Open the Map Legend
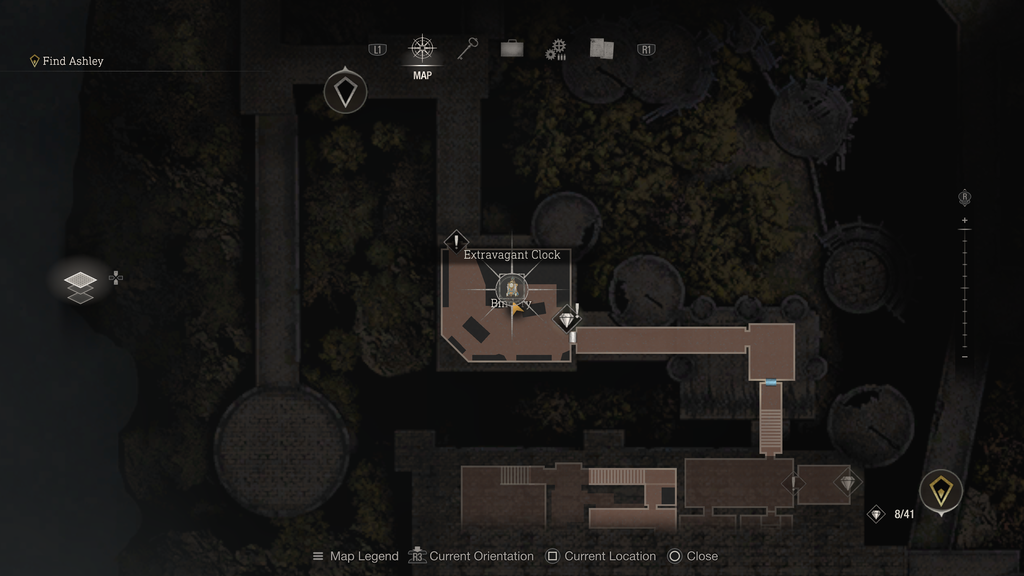This screenshot has height=576, width=1024. point(355,556)
